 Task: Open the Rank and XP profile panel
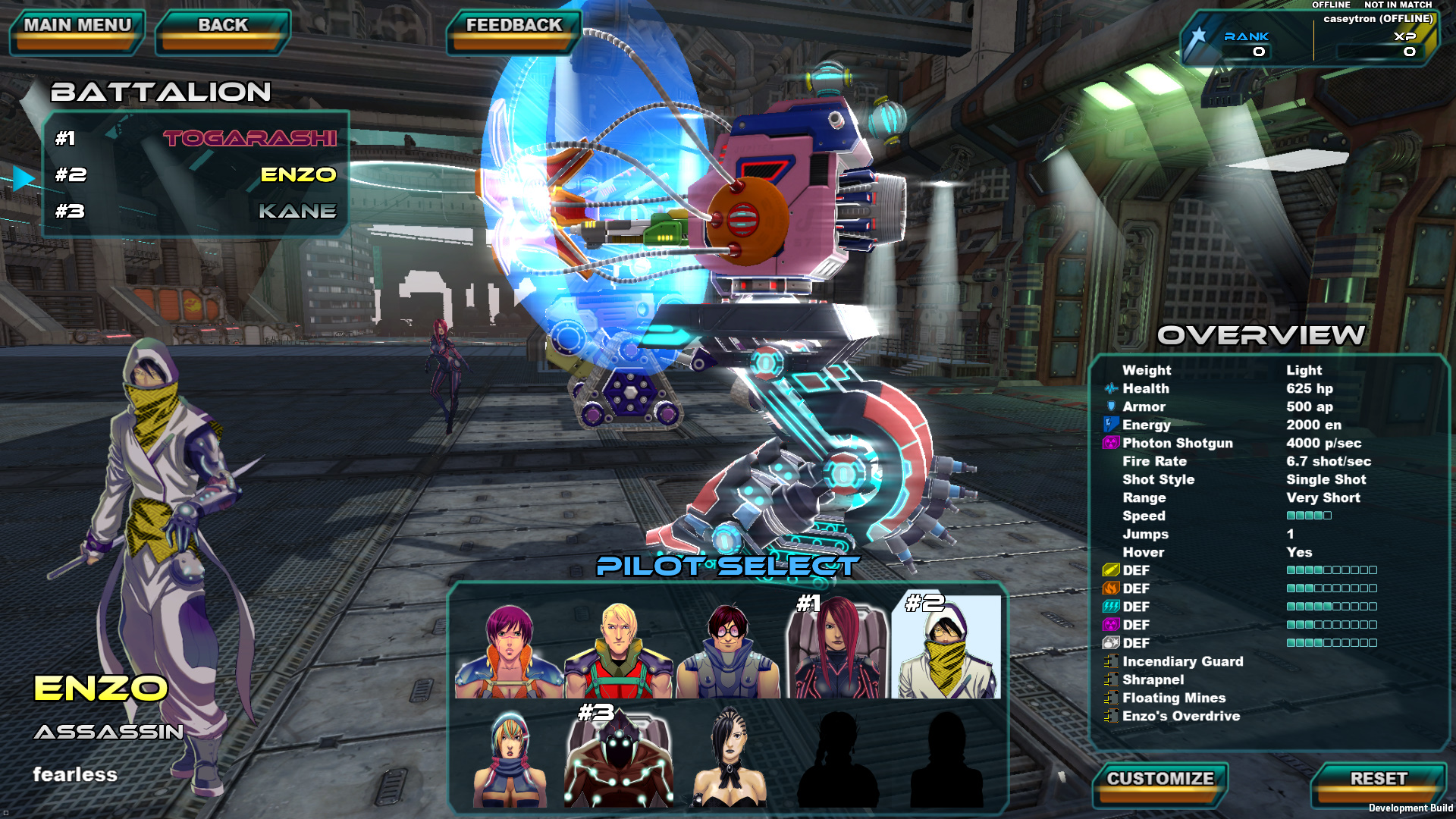pyautogui.click(x=1308, y=39)
